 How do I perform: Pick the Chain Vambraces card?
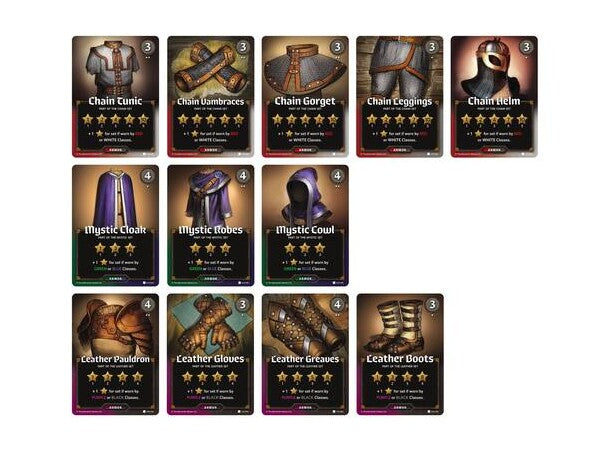210,97
